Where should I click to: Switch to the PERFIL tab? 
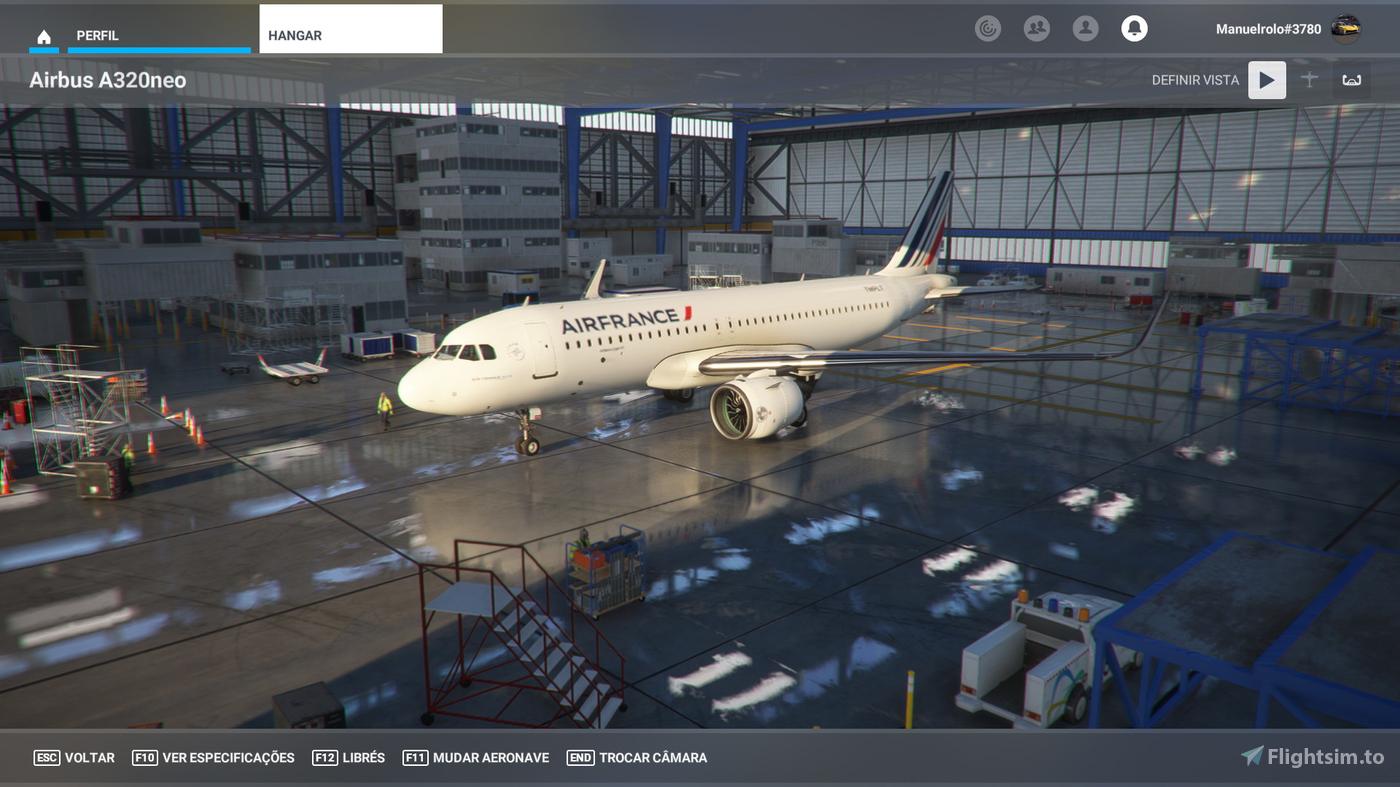click(97, 35)
